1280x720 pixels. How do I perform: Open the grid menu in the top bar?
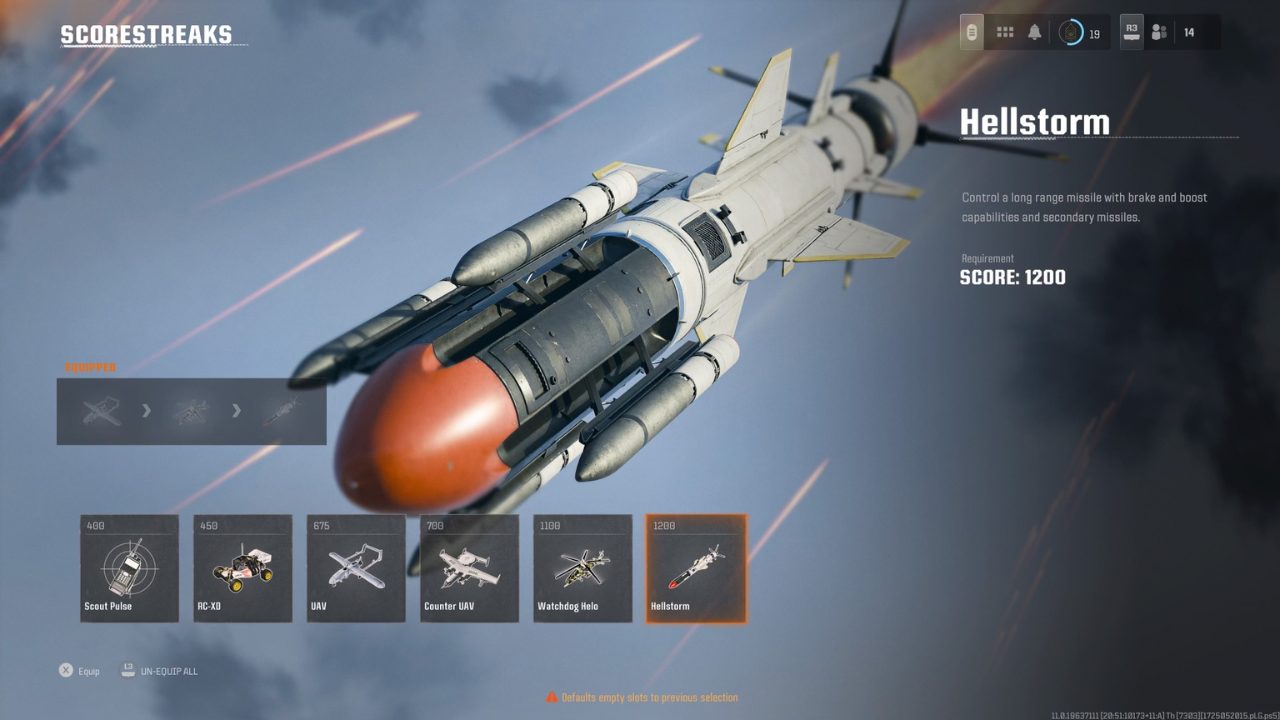(1004, 31)
